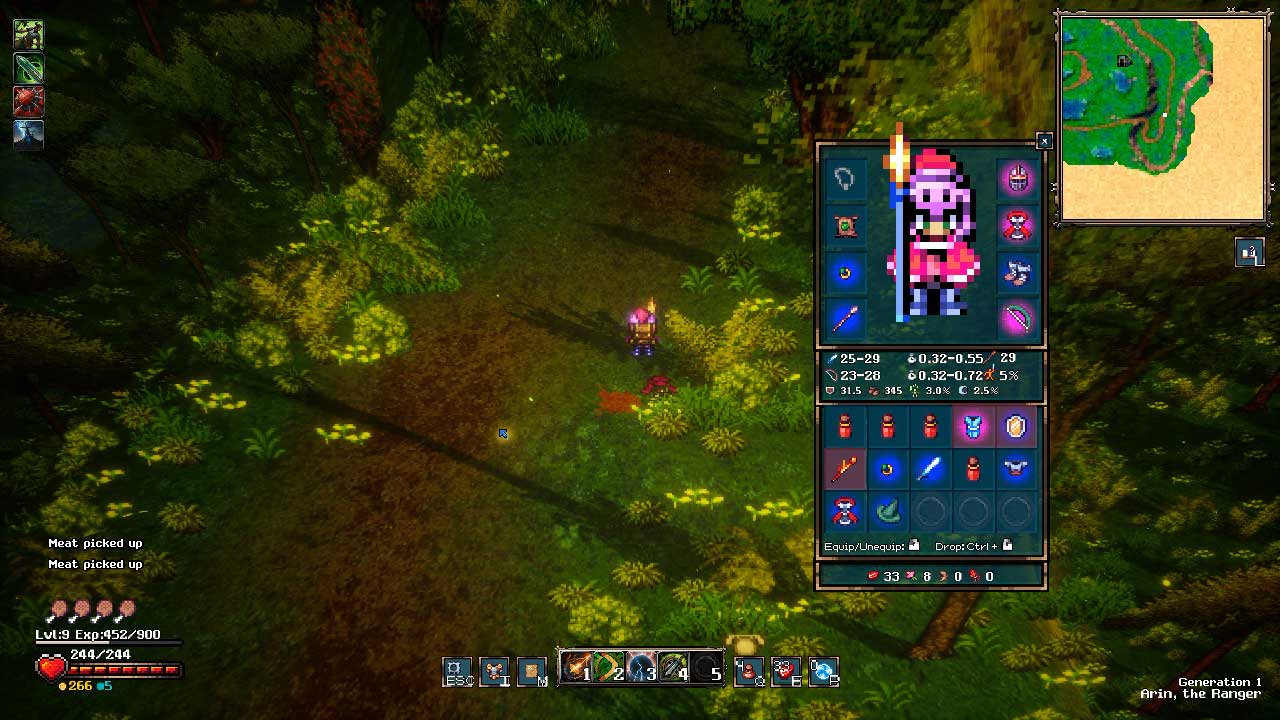
Task: Open the minimap
Action: pos(1162,118)
